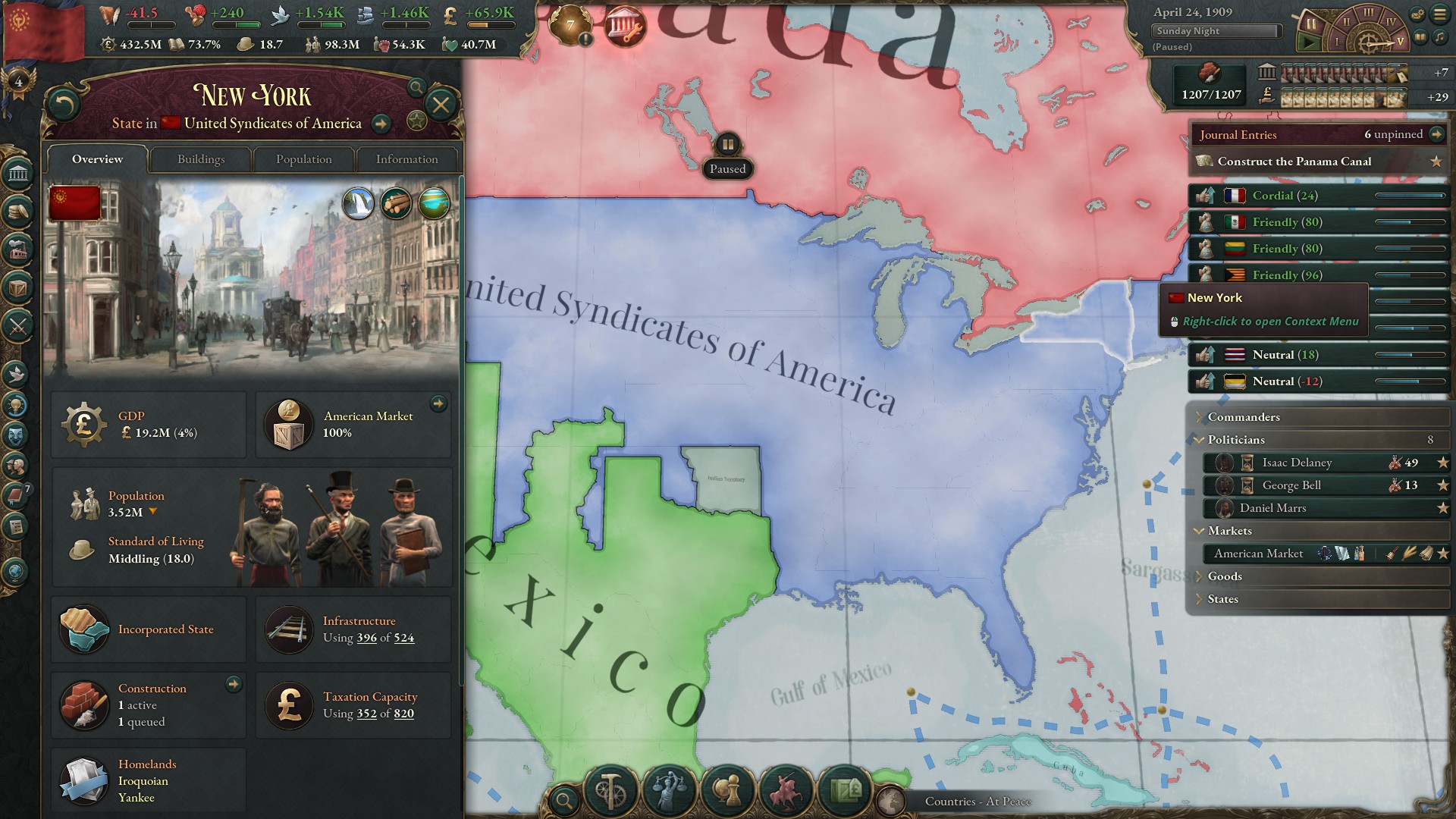The height and width of the screenshot is (819, 1456).
Task: Select the political lens with scales icon
Action: tap(670, 791)
